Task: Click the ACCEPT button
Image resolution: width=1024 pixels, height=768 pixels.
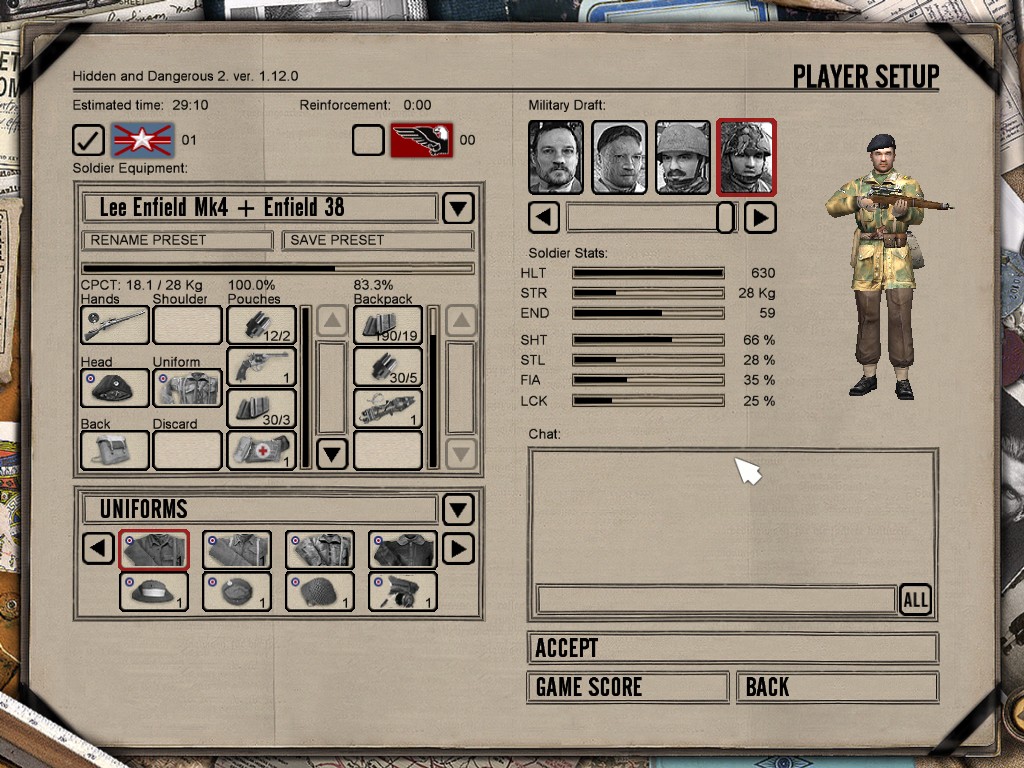Action: 732,648
